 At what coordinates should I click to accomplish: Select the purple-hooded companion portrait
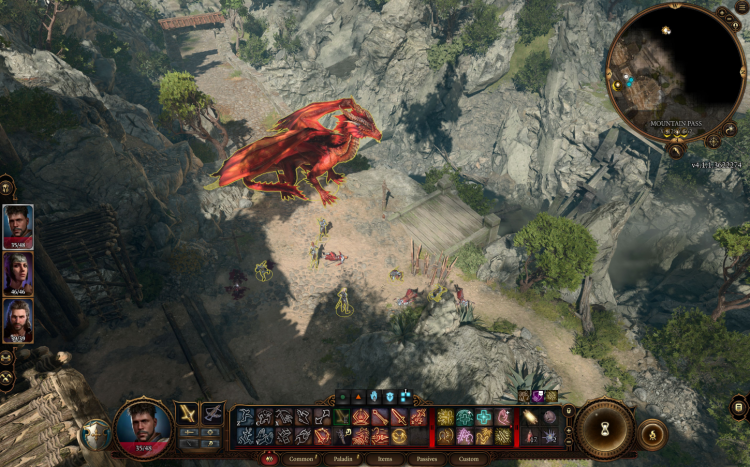18,272
